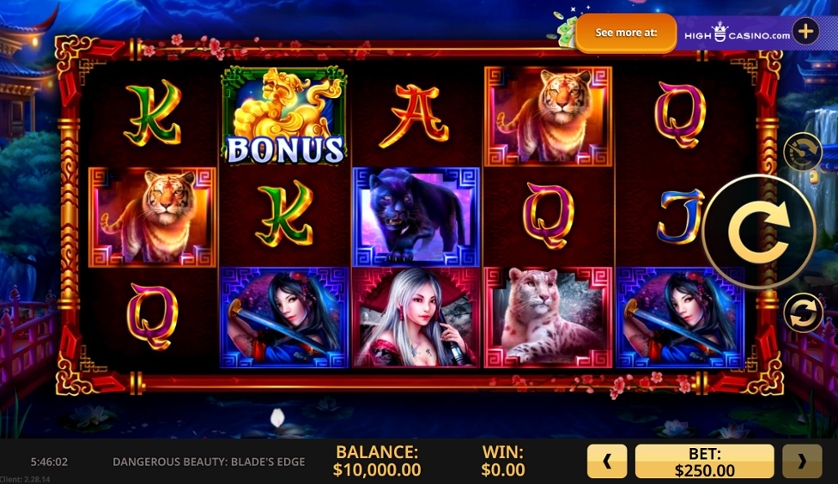Click the 'See more at:' orange banner
This screenshot has width=838, height=484.
pos(626,32)
